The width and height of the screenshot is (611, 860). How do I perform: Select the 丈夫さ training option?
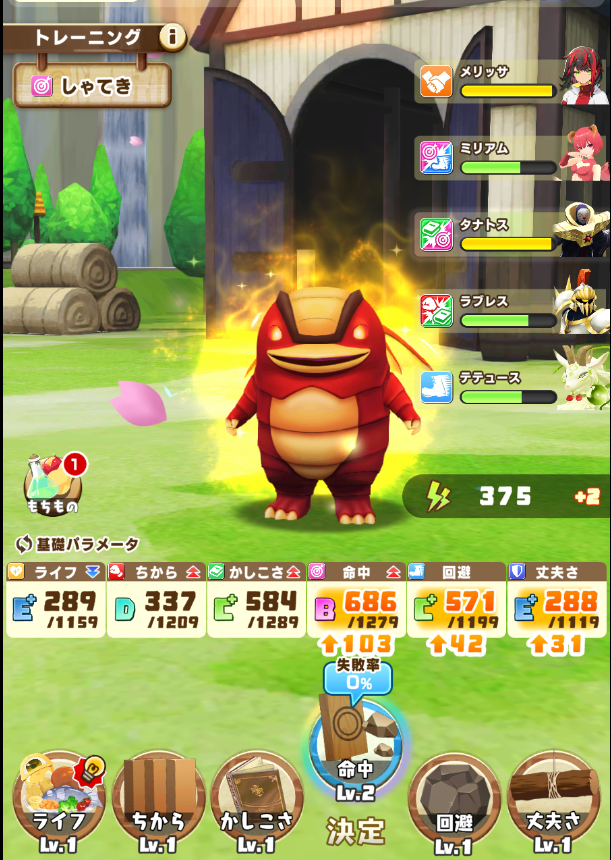pos(553,798)
